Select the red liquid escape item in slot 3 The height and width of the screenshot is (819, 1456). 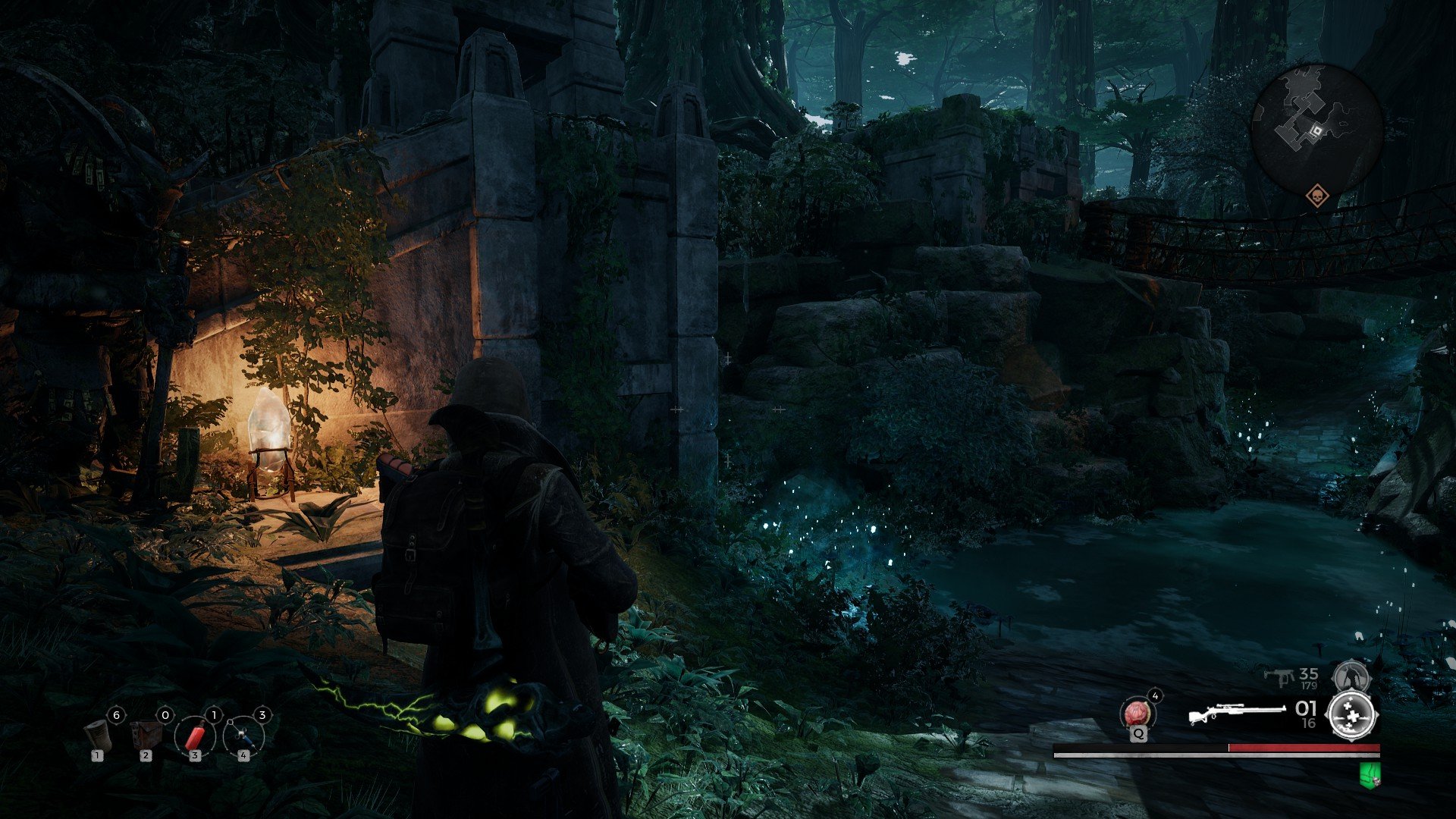click(x=196, y=736)
